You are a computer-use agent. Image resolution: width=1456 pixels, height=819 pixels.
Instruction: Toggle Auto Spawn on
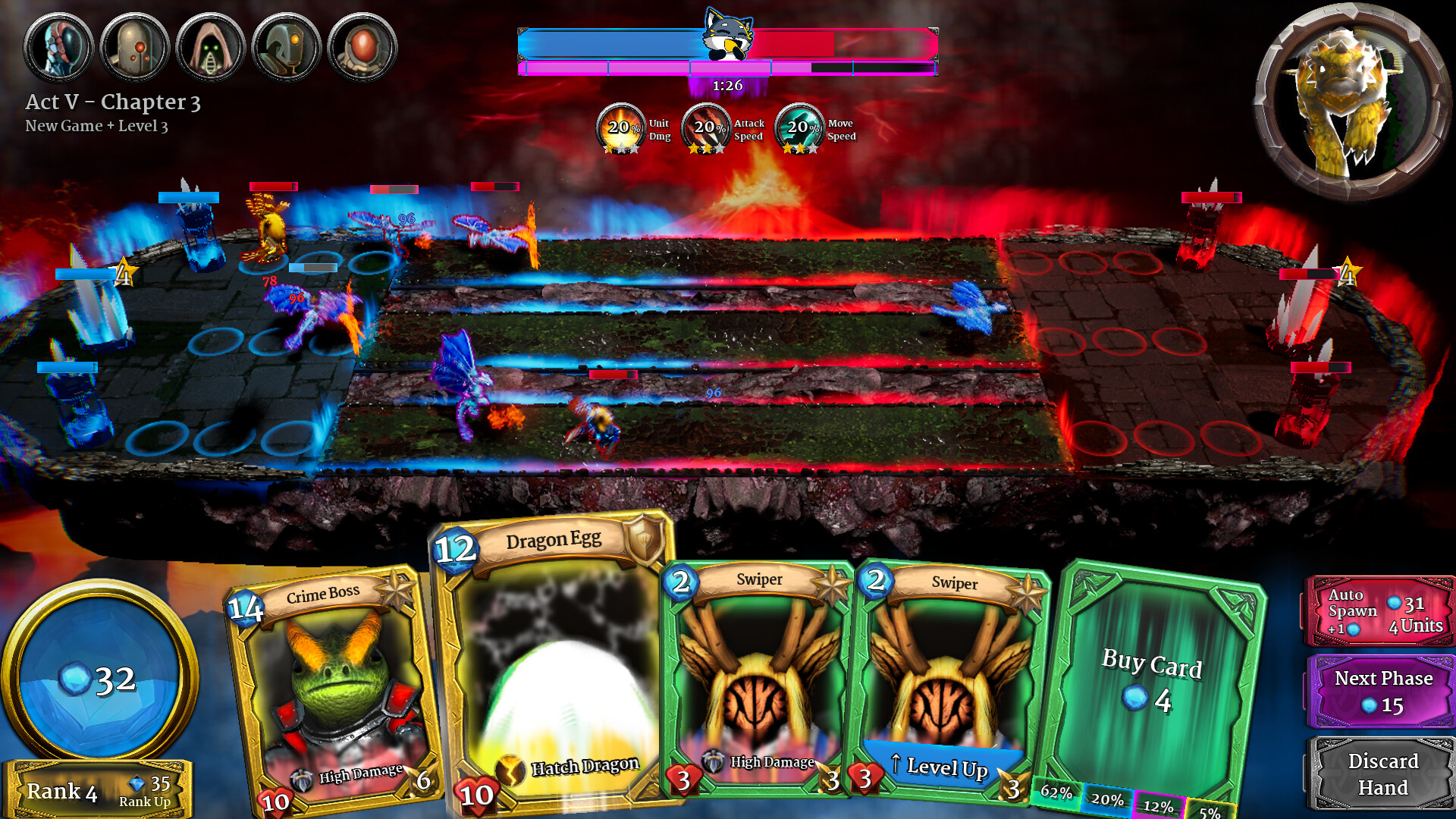[x=1379, y=611]
